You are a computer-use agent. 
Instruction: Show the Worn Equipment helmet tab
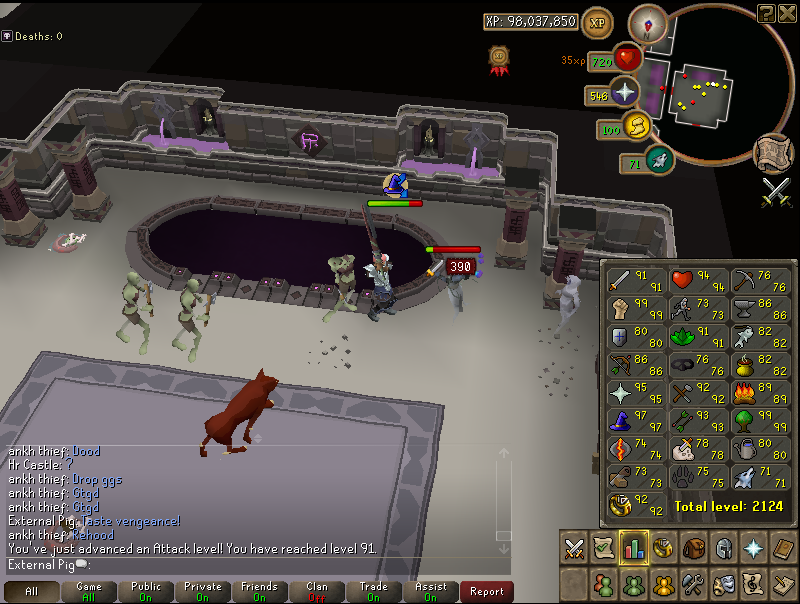pos(723,548)
